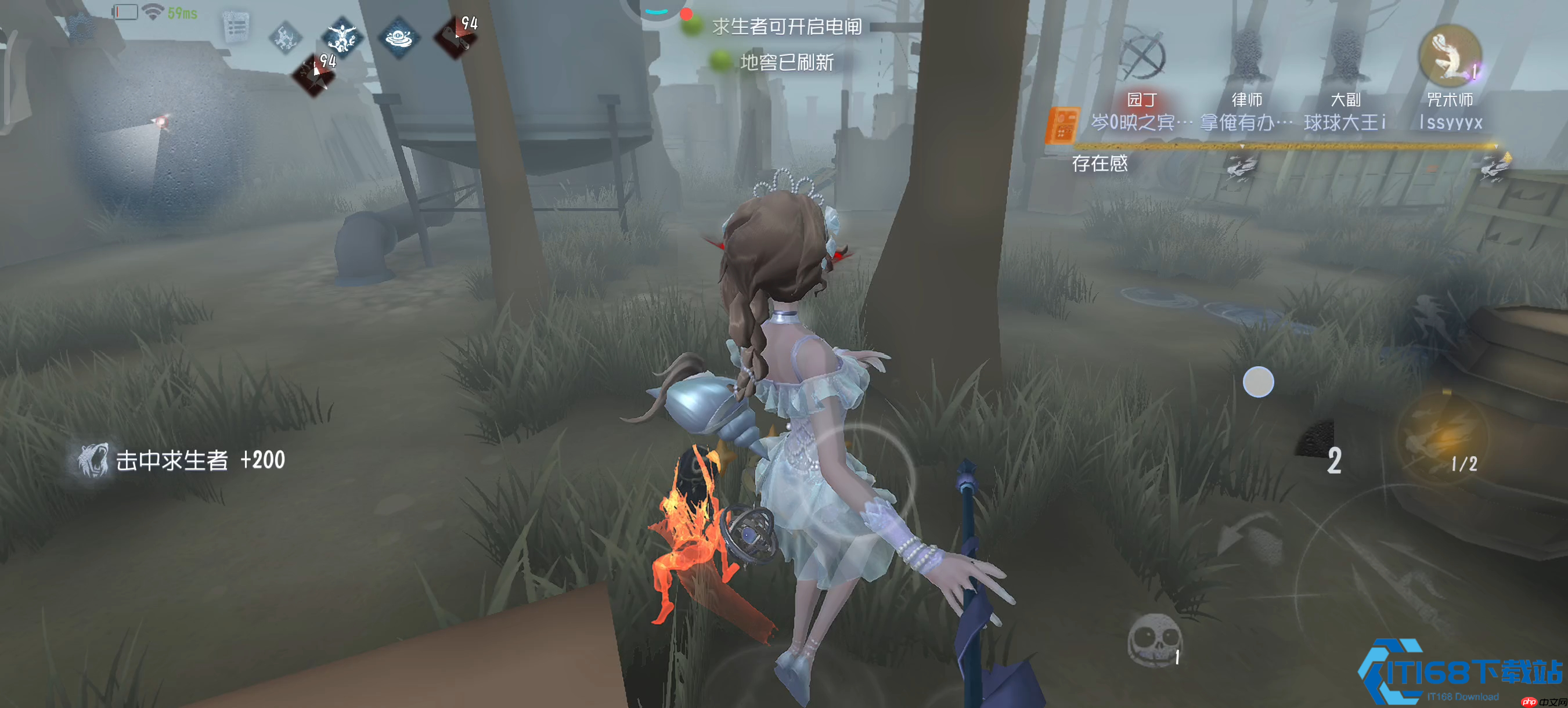1568x708 pixels.
Task: Select the jumping-figures blue trait icon
Action: [343, 37]
